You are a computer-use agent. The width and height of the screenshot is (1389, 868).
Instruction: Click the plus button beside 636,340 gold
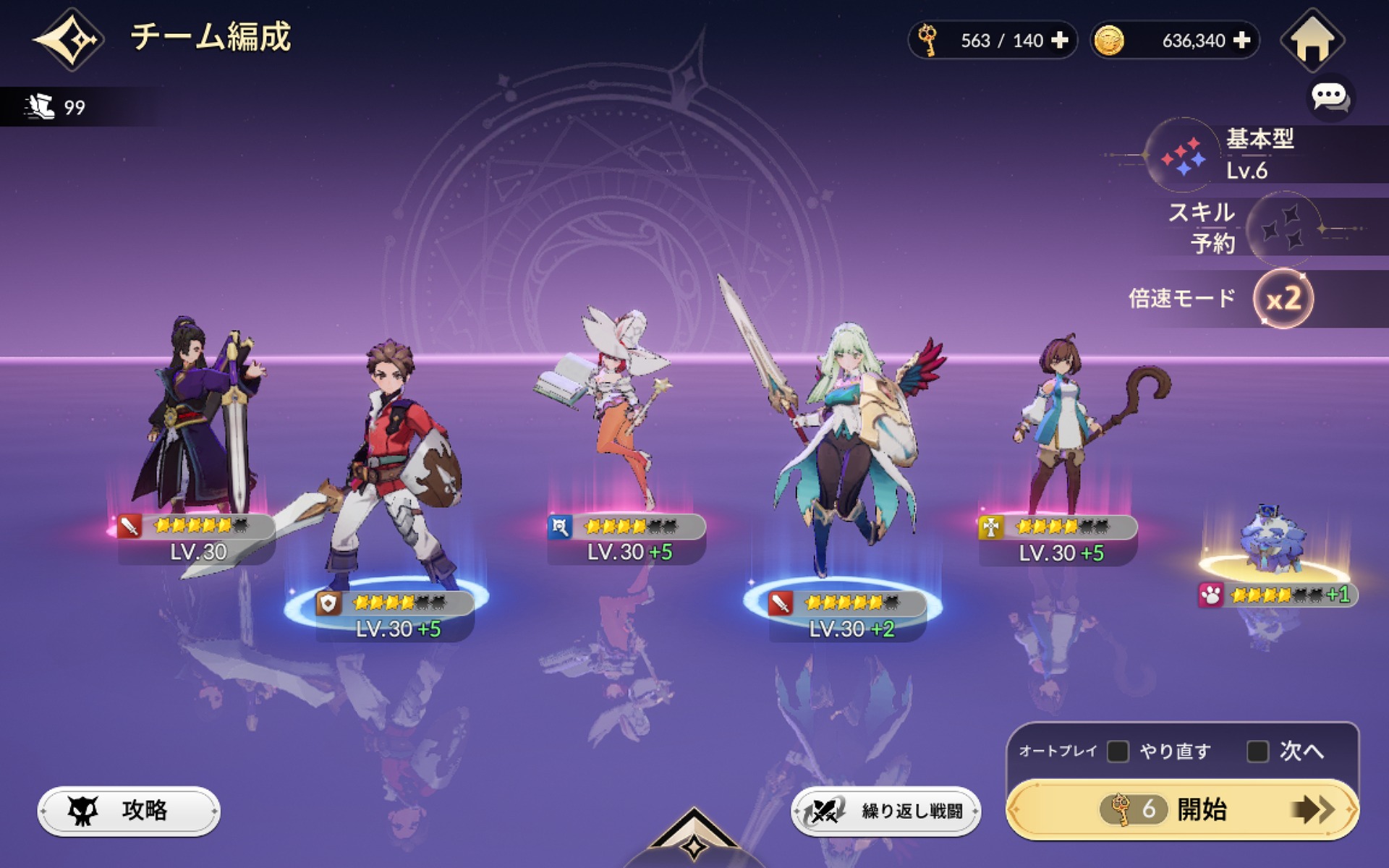[x=1241, y=41]
